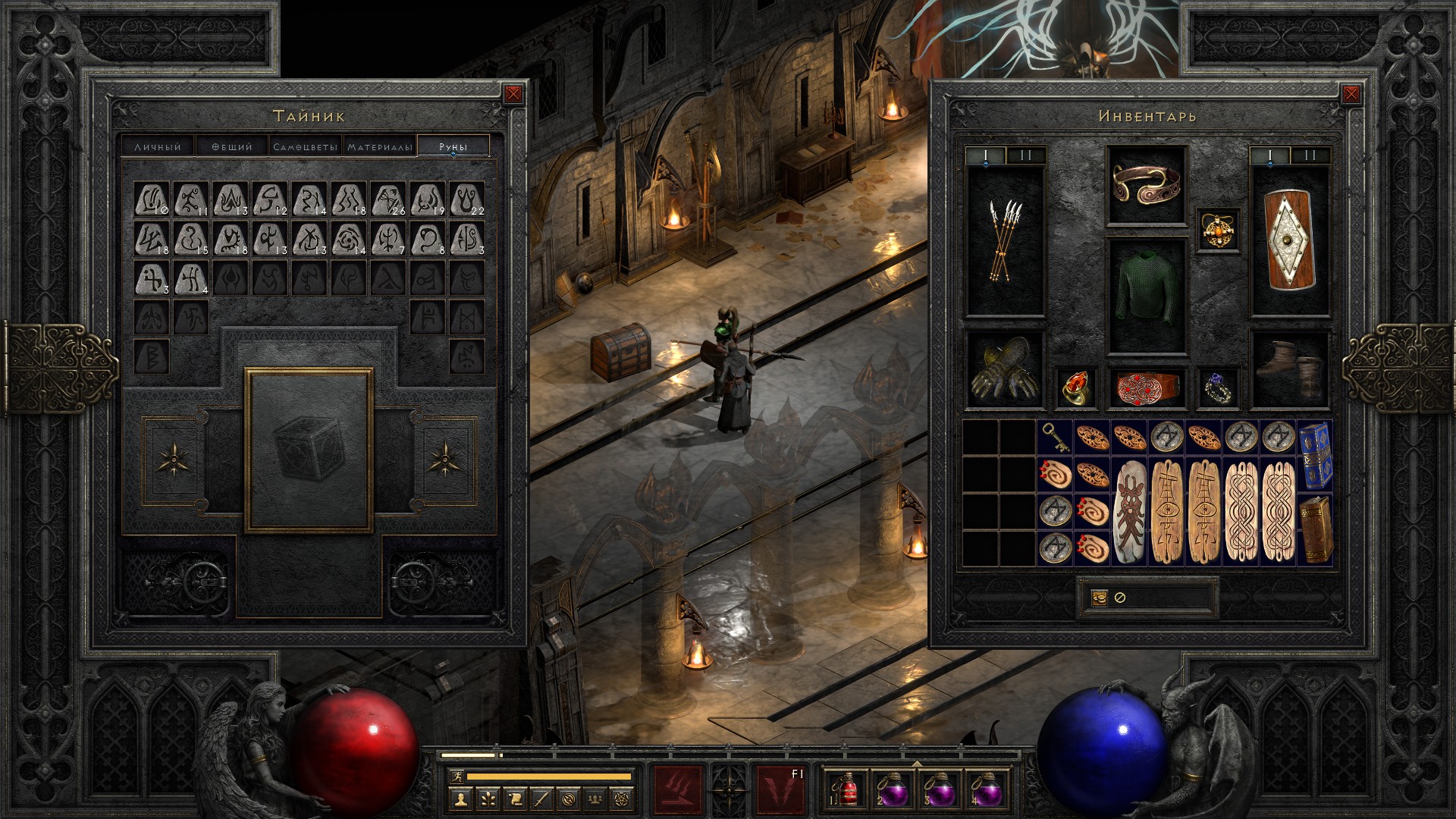Screen dimensions: 1456x819
Task: Select the equipped amulet slot
Action: pyautogui.click(x=1219, y=230)
